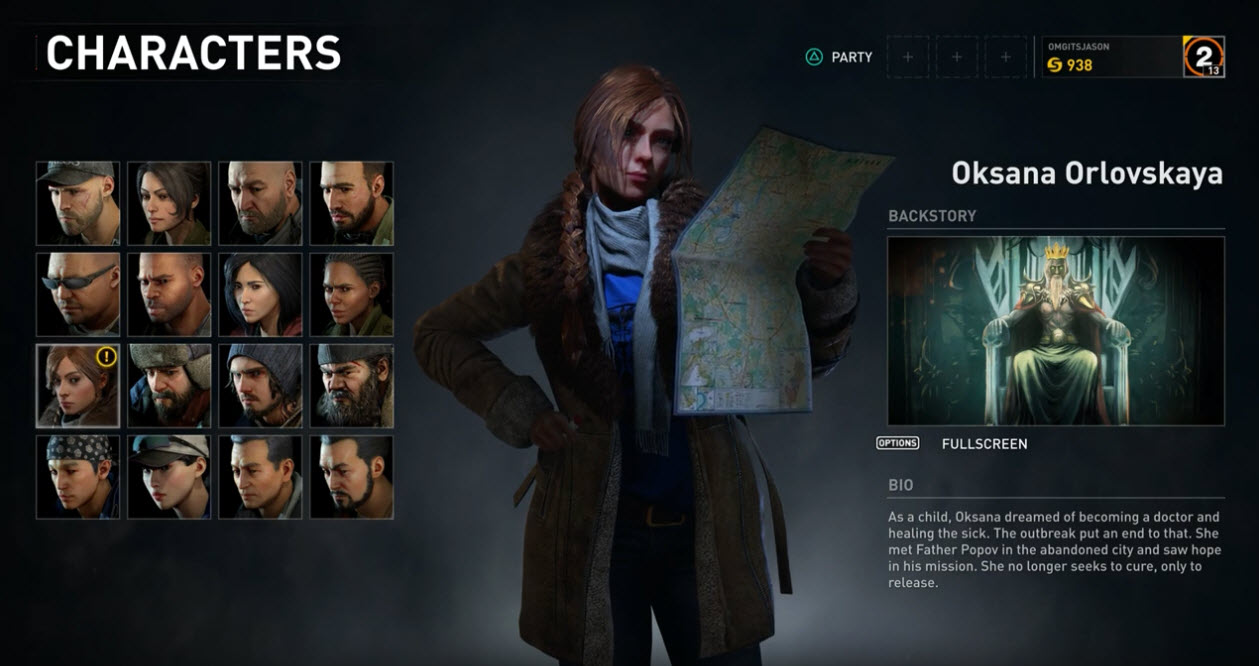Image resolution: width=1259 pixels, height=666 pixels.
Task: Choose the man with the long grey beard
Action: click(x=351, y=385)
